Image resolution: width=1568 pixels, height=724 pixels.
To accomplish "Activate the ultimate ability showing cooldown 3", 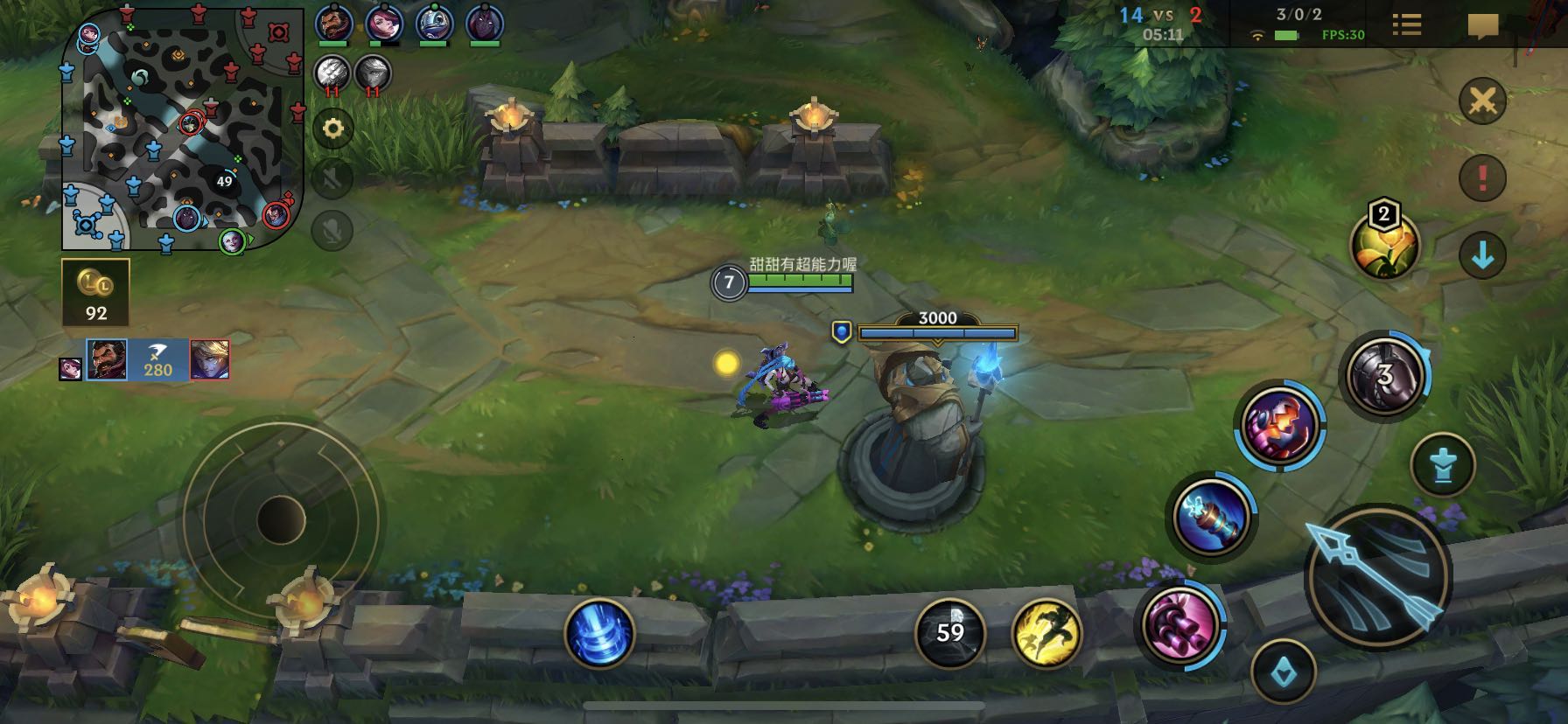I will pos(1386,376).
